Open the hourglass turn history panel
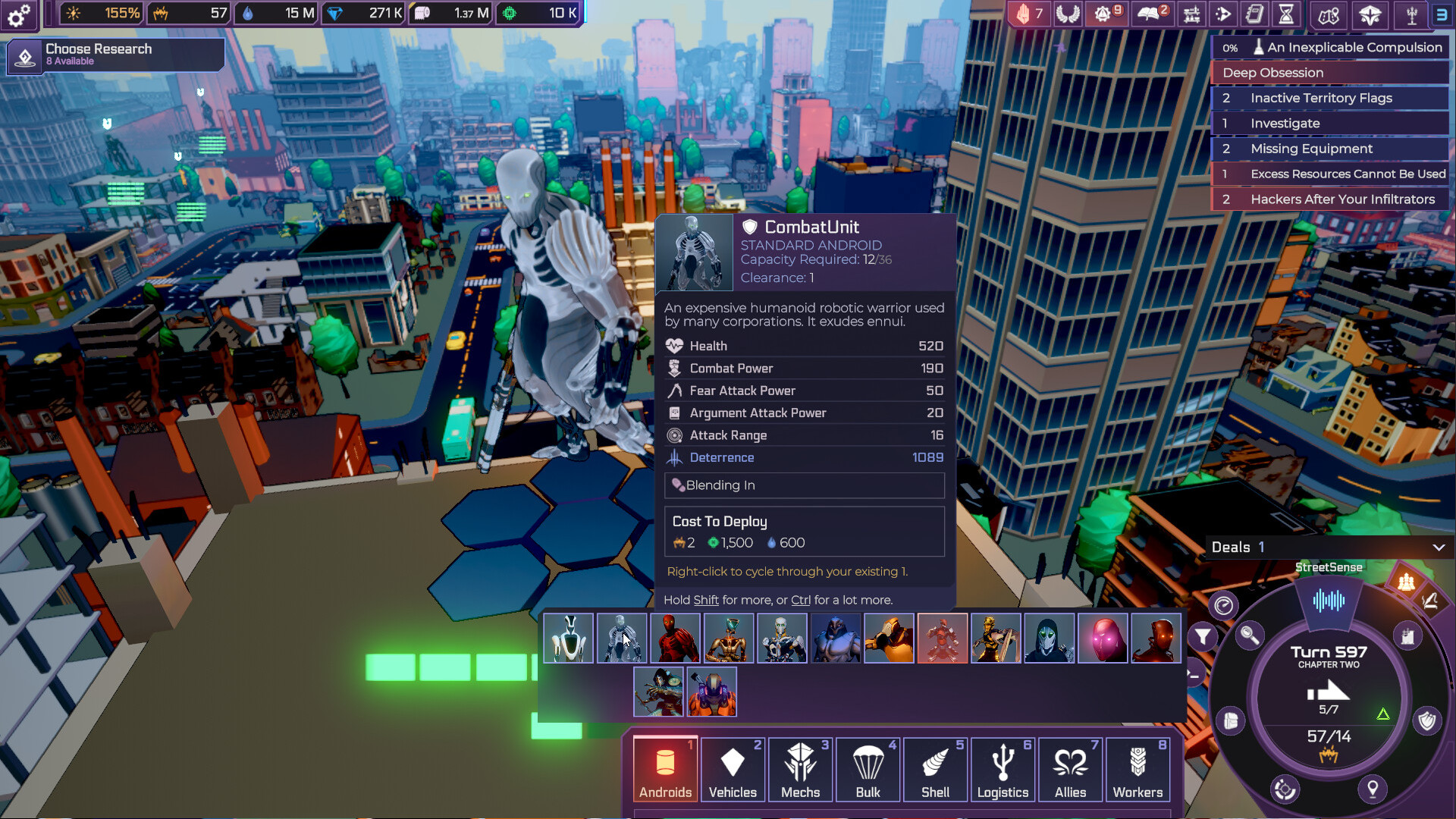This screenshot has height=819, width=1456. coord(1285,14)
